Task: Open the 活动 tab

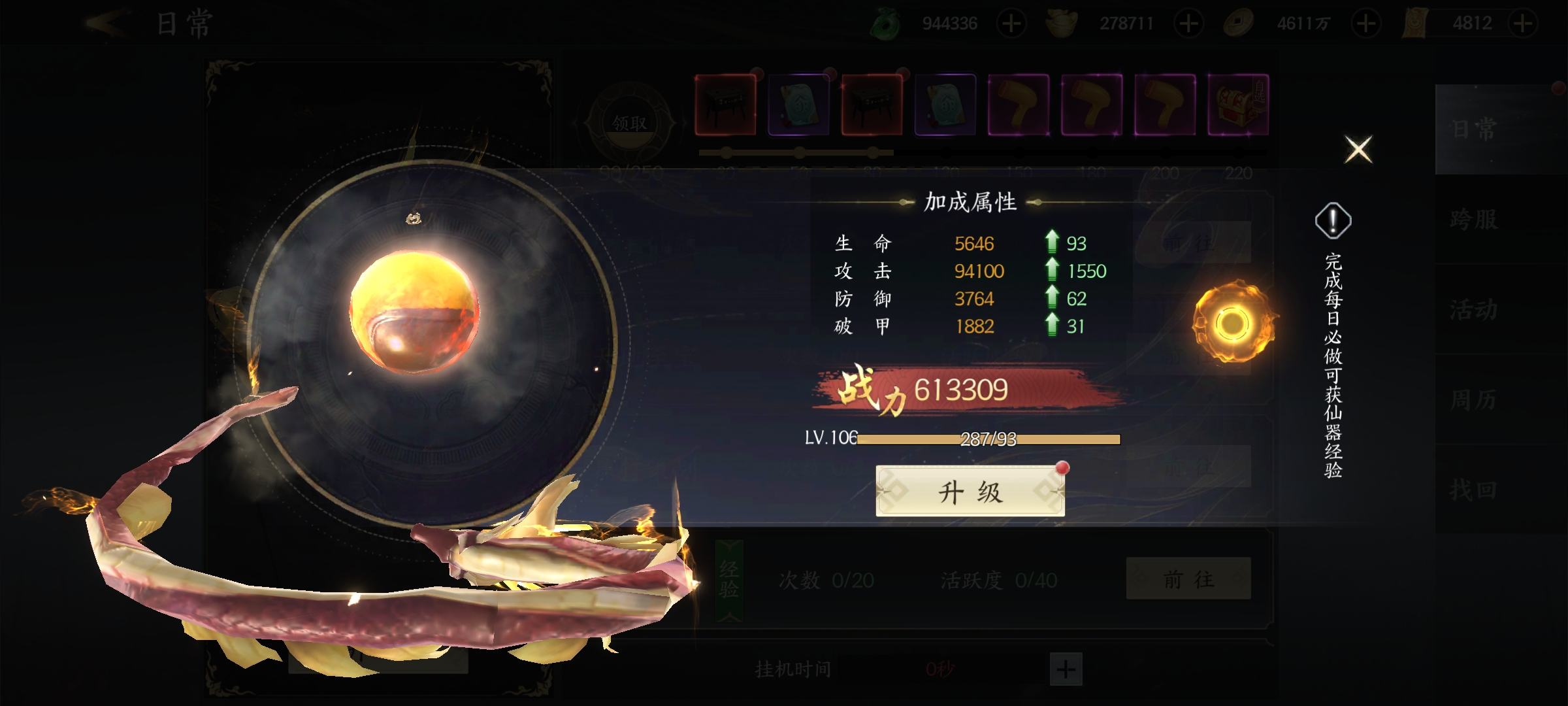Action: coord(1475,310)
